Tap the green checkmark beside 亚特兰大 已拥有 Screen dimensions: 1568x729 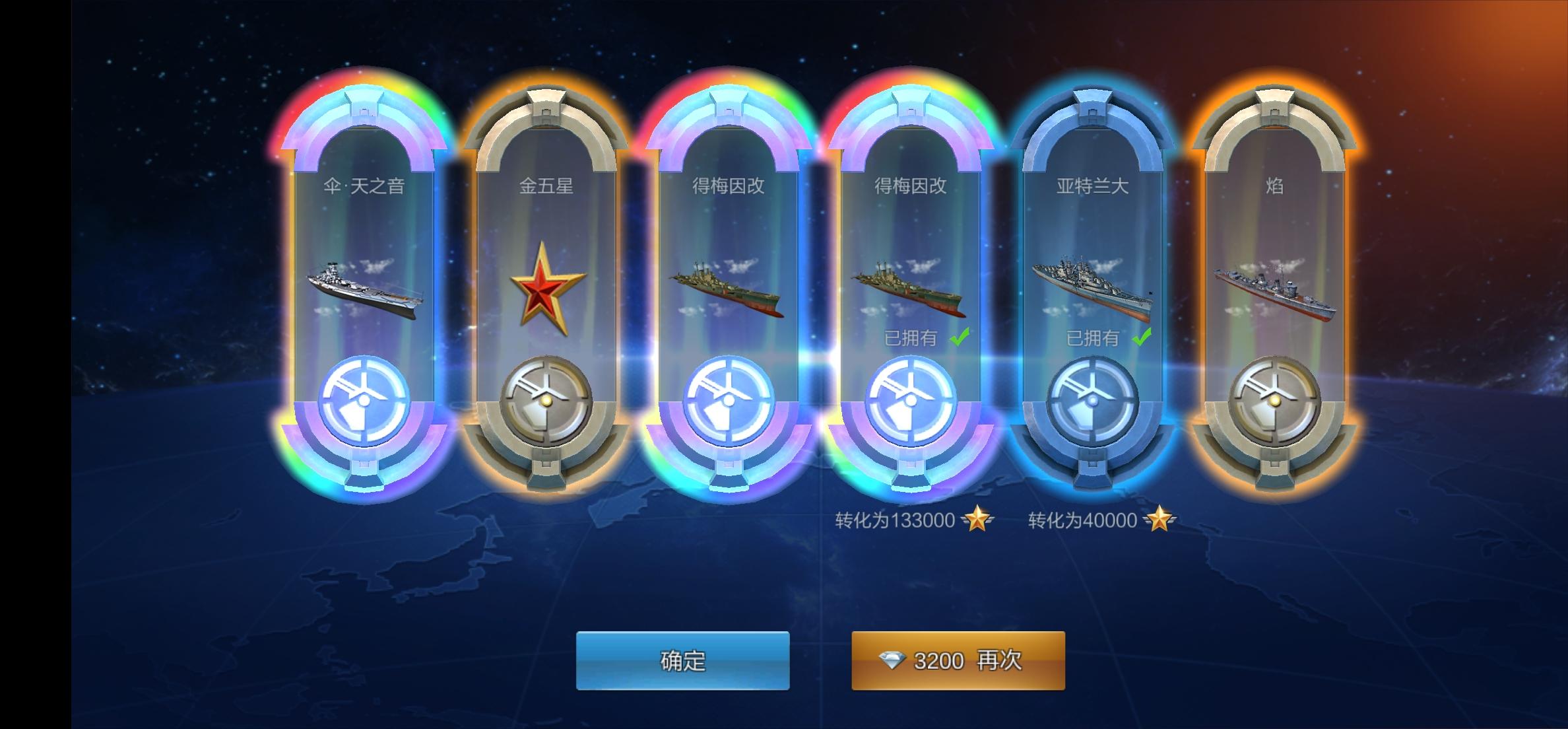[x=1142, y=337]
